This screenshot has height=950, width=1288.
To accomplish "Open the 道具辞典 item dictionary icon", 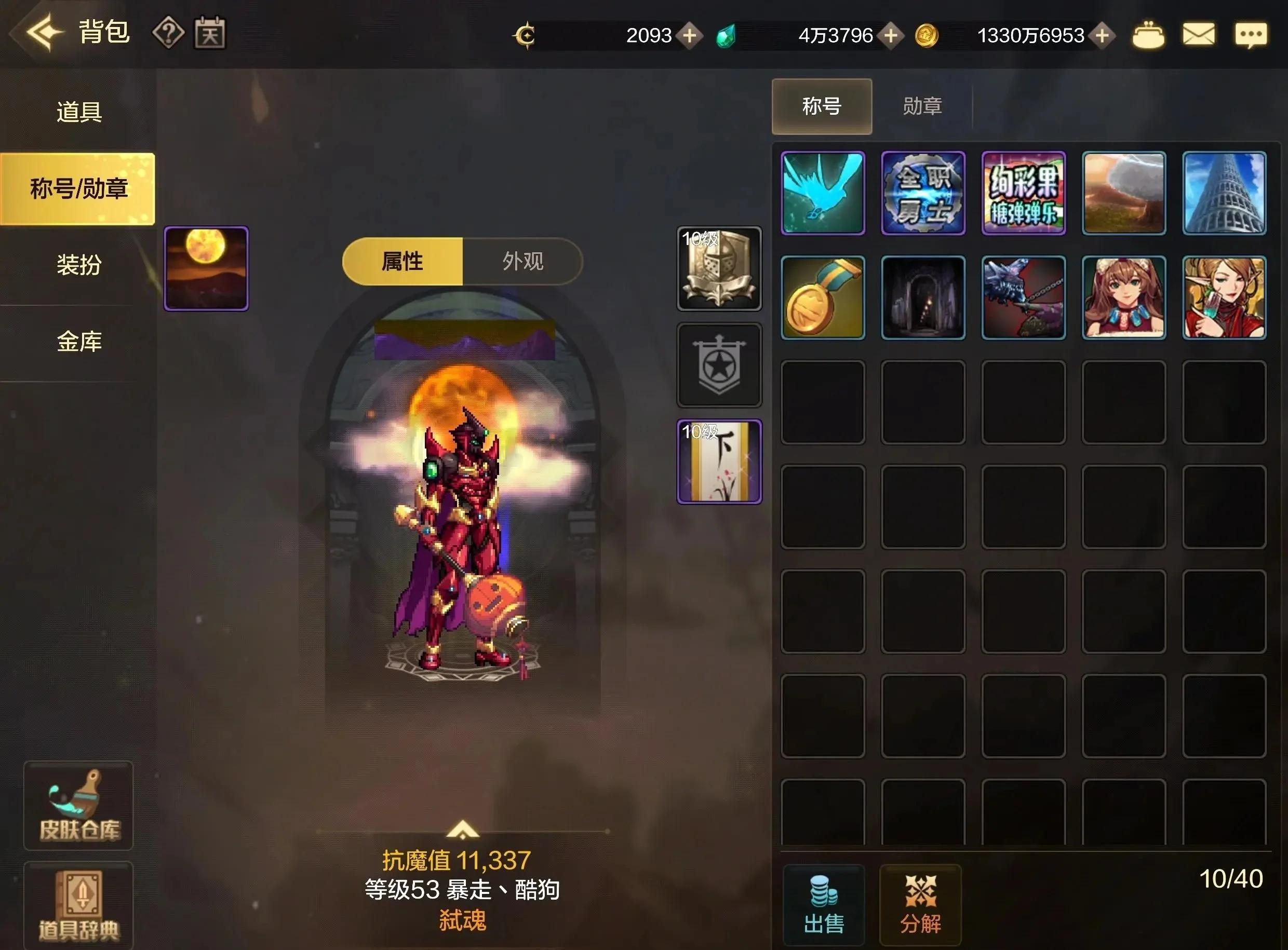I will [78, 906].
